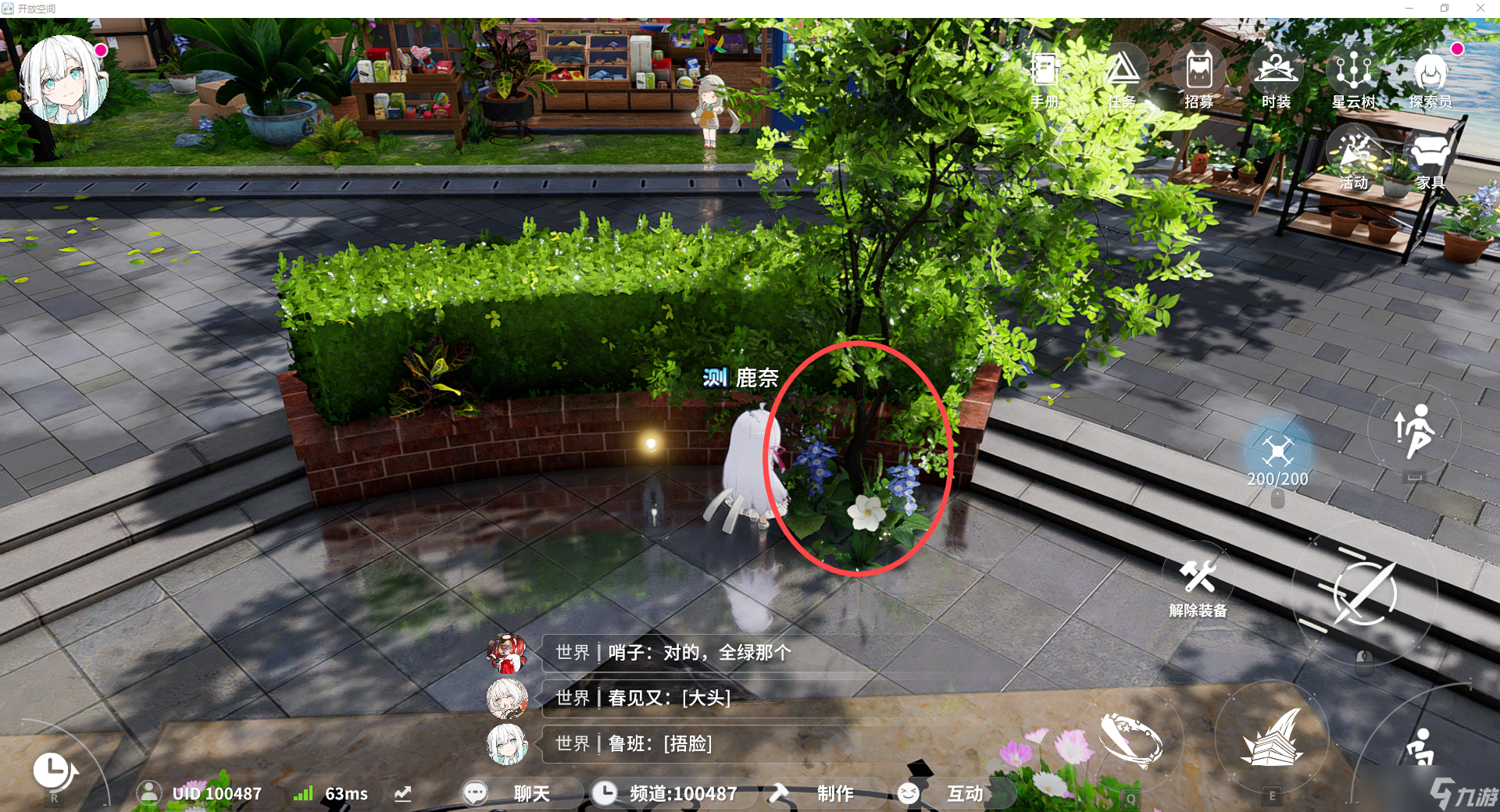Screen dimensions: 1500x812
Task: Open the 时装 outfit menu
Action: (x=1276, y=77)
